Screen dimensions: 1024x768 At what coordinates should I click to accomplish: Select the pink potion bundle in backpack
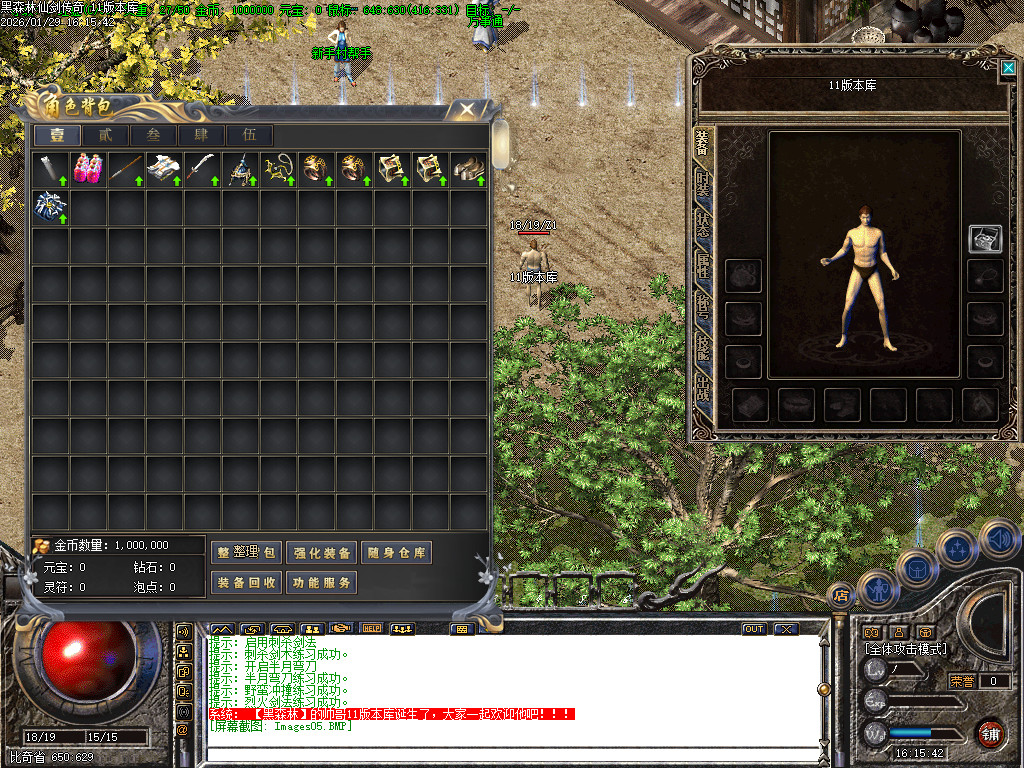88,170
